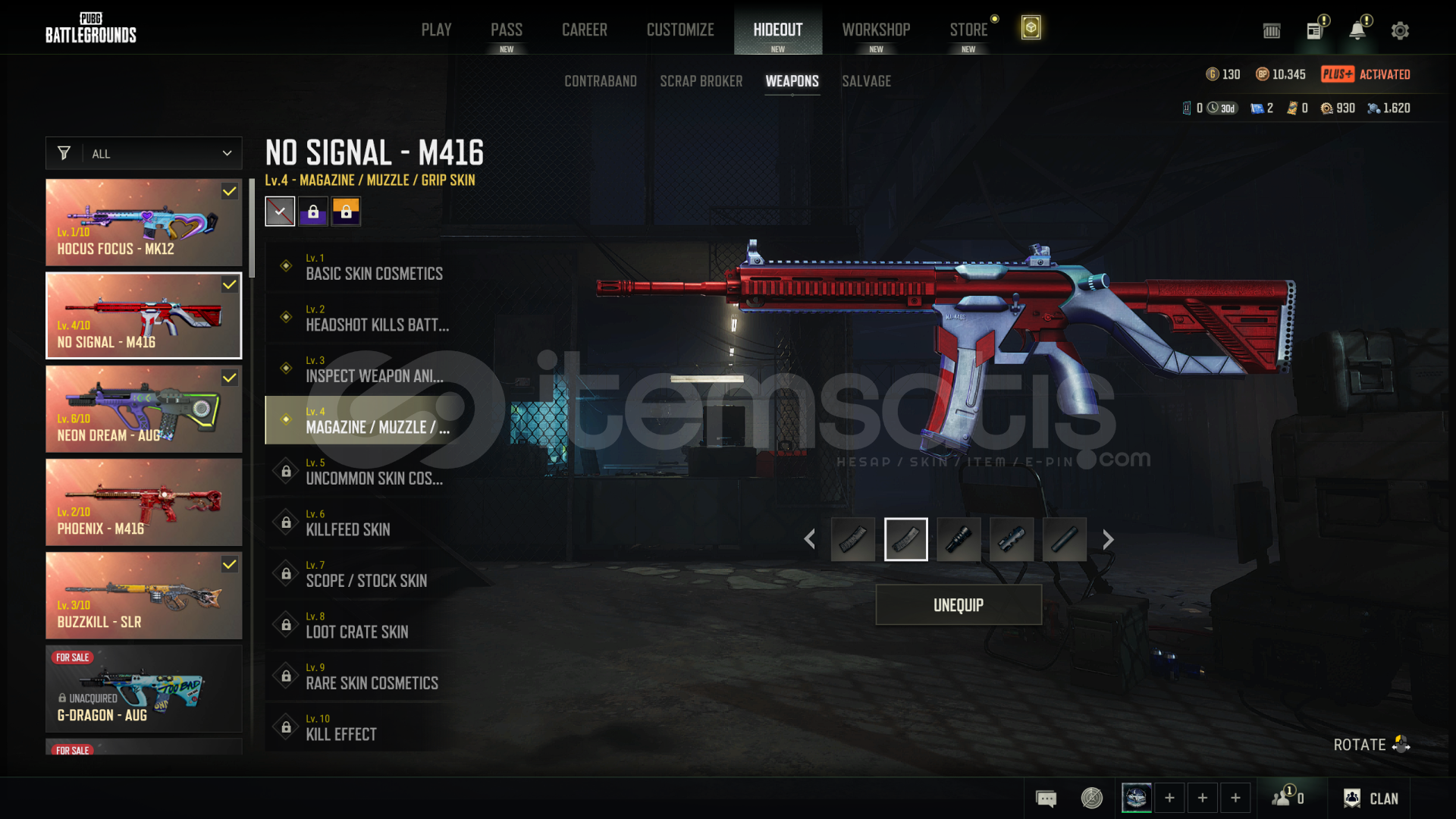Viewport: 1456px width, 819px height.
Task: Click the UNEQUIP button
Action: (x=959, y=605)
